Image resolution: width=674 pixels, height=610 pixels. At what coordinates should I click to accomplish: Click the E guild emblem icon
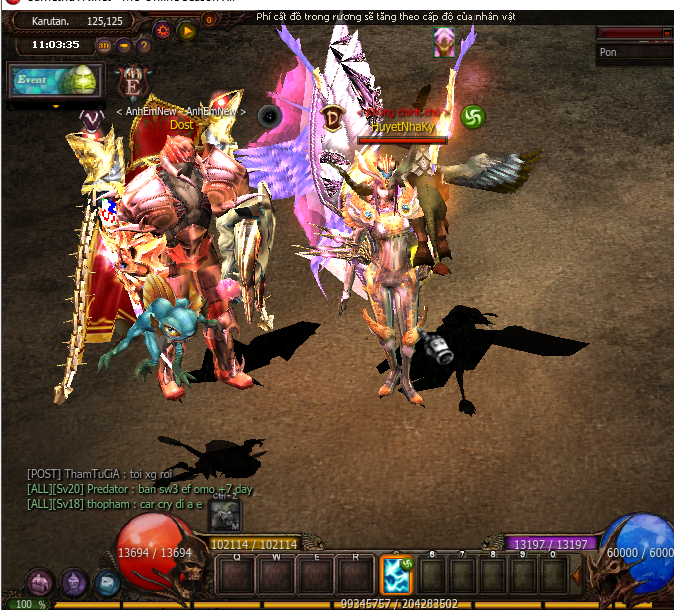click(x=131, y=83)
